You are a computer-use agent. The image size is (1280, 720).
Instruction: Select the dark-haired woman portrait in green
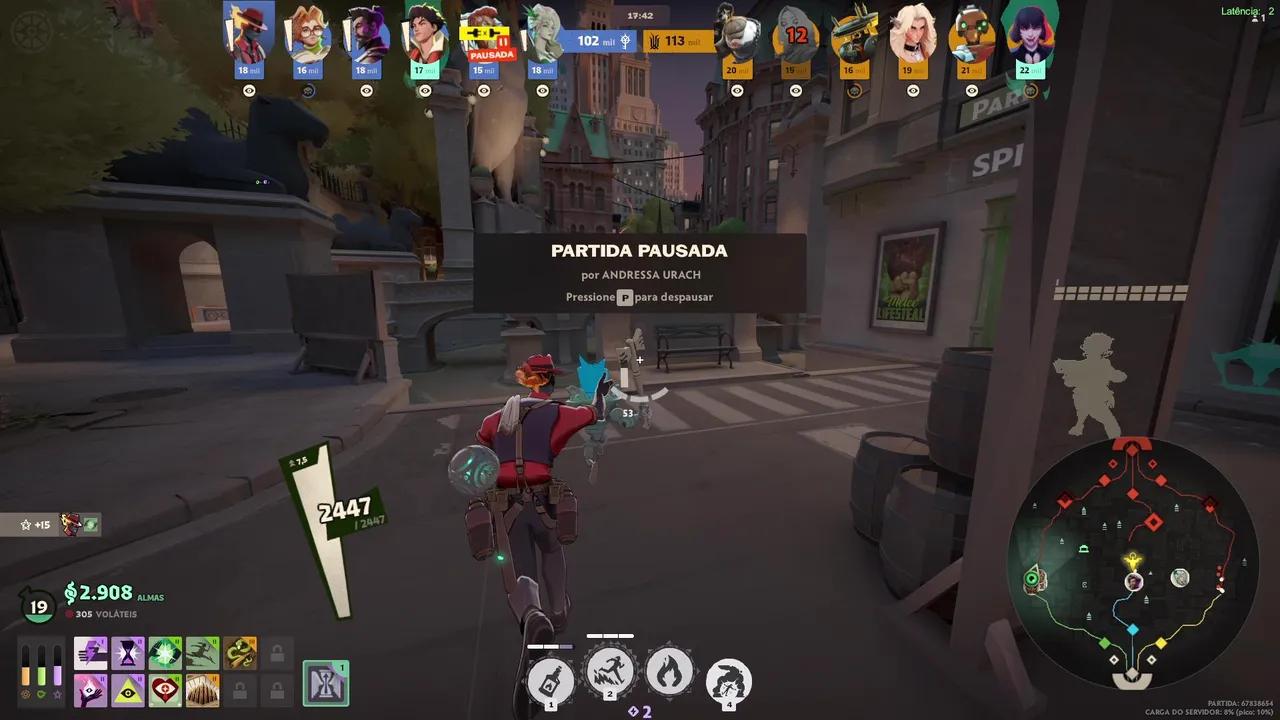pos(1030,33)
